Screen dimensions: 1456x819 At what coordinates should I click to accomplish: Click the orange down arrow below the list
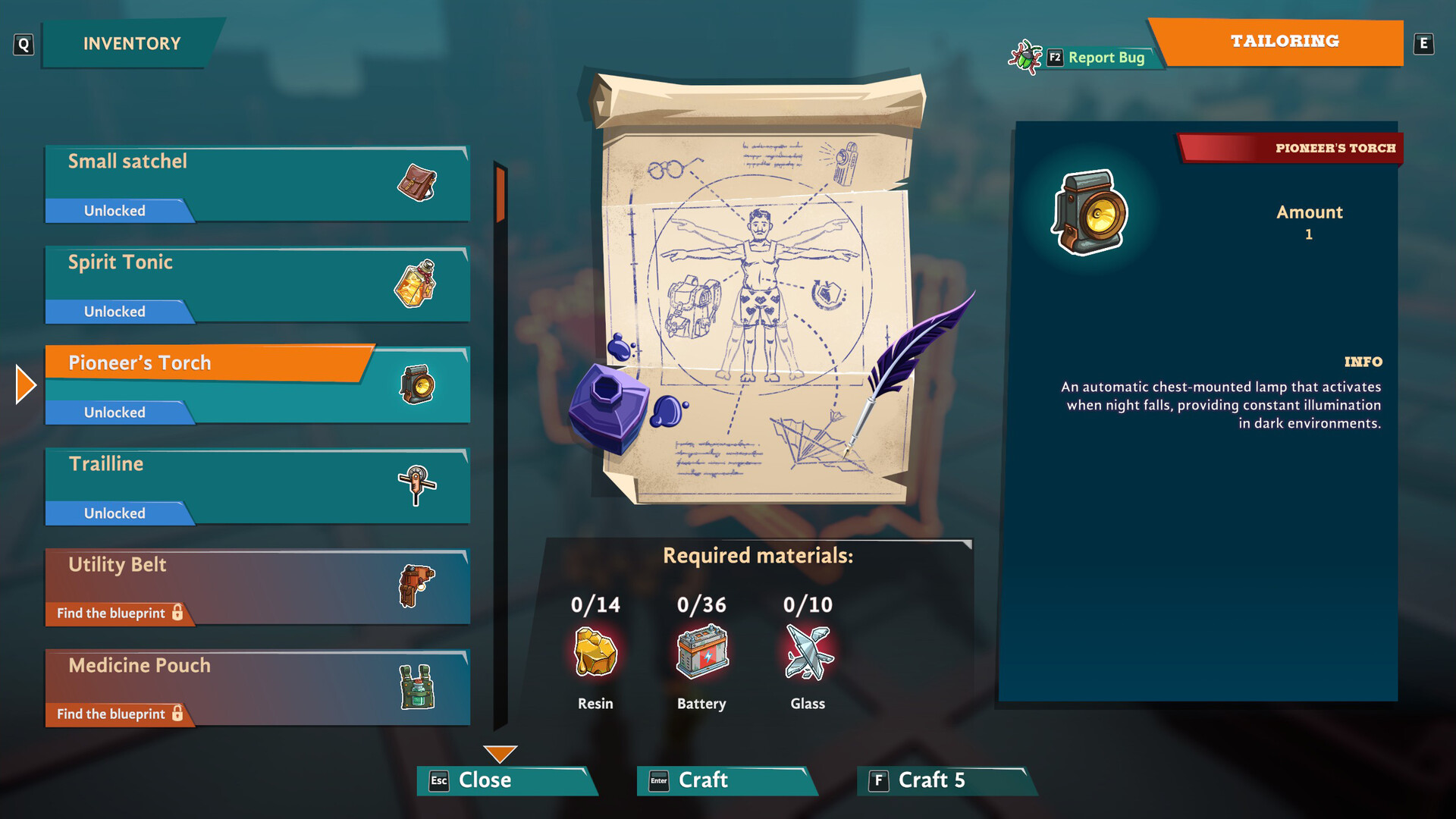tap(500, 754)
